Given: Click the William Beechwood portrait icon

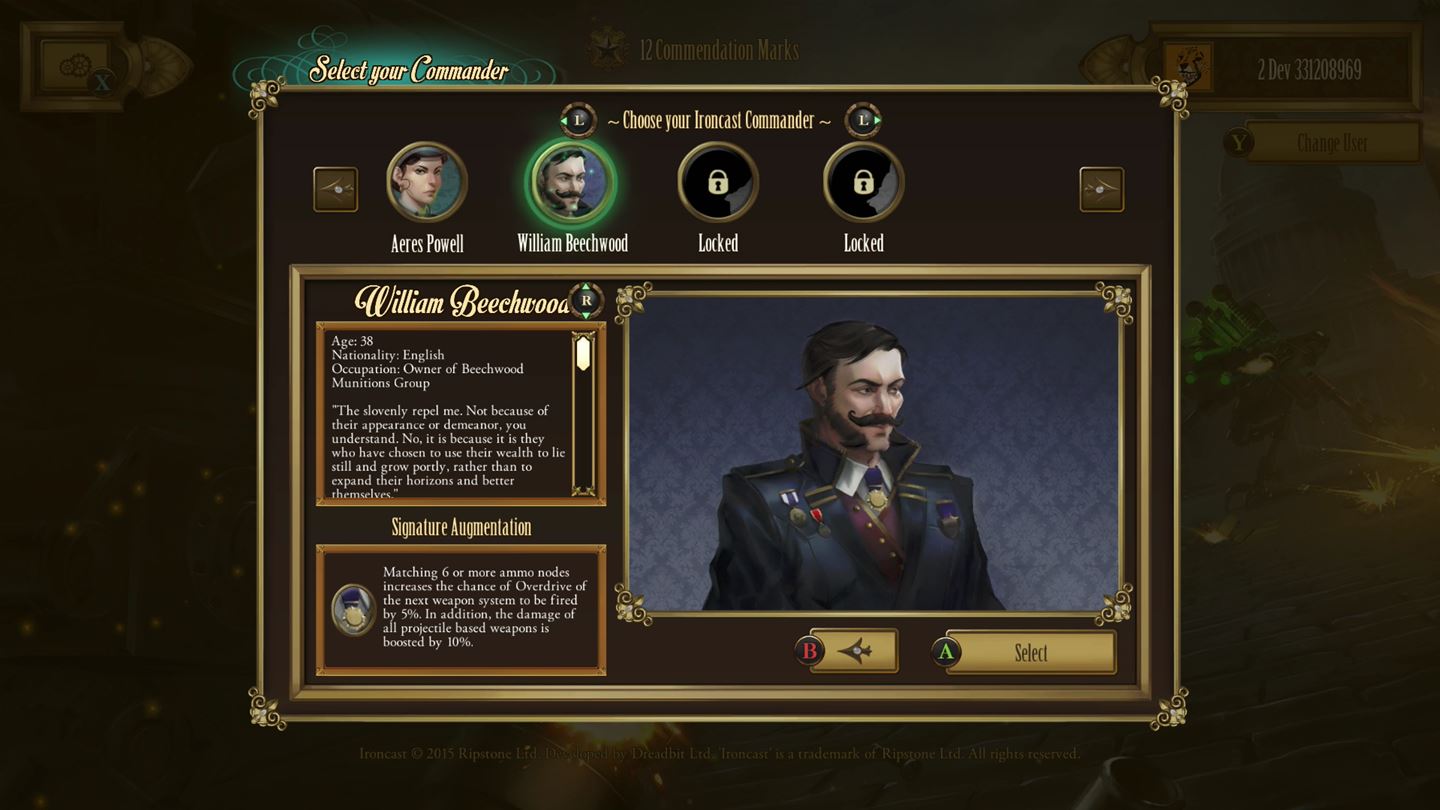Looking at the screenshot, I should click(571, 182).
